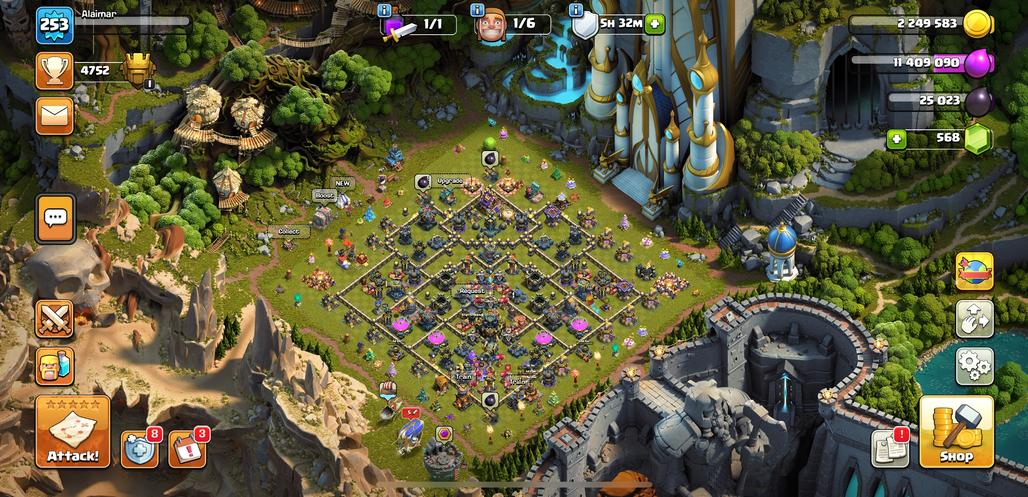Buy gems with the green plus button
Screen dimensions: 1028x497
click(895, 139)
